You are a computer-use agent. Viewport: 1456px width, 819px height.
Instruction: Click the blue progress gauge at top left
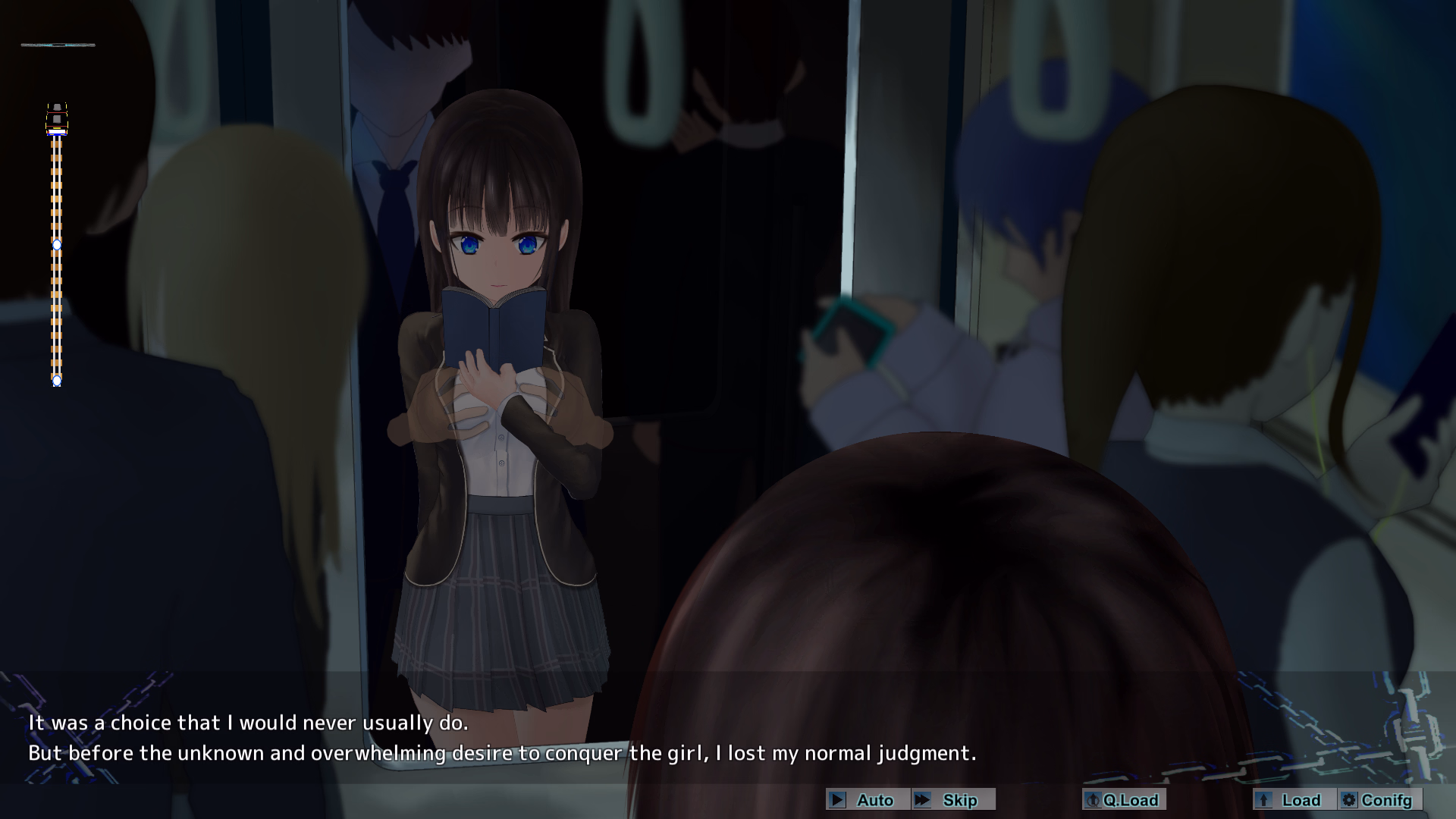tap(57, 44)
